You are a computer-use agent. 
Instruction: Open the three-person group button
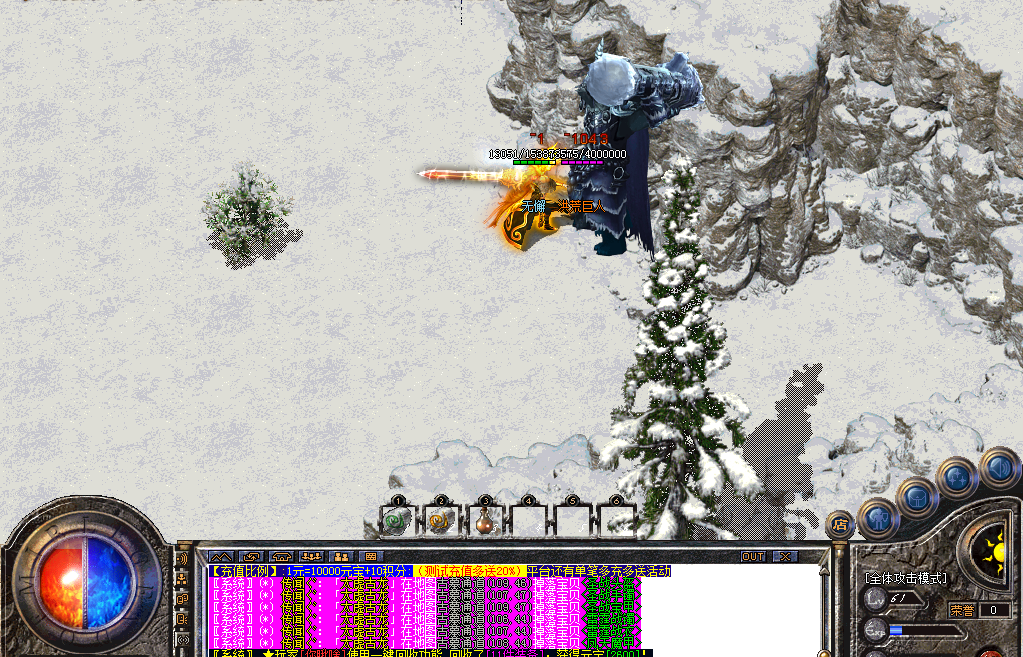point(311,556)
